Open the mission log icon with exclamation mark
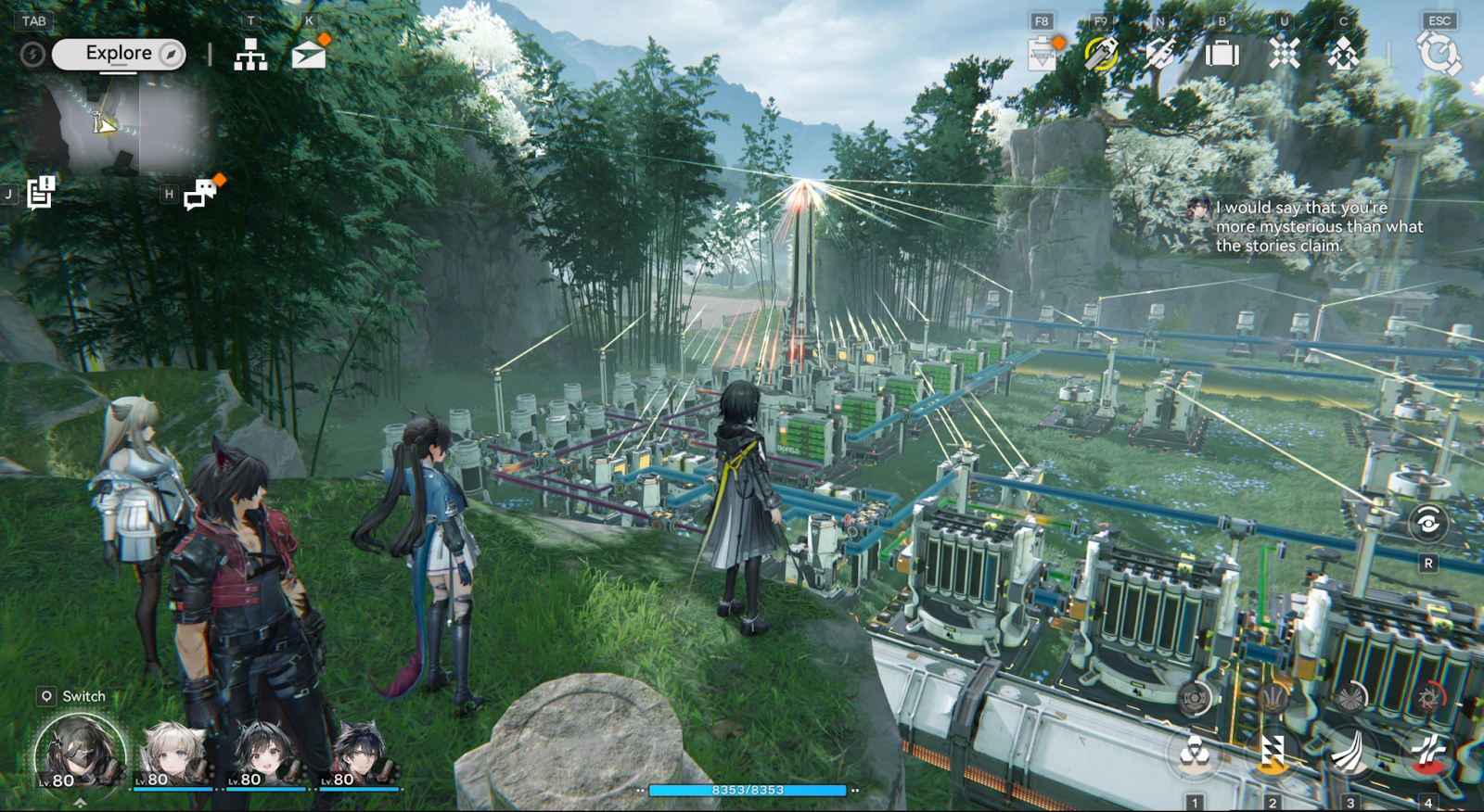 pos(41,193)
